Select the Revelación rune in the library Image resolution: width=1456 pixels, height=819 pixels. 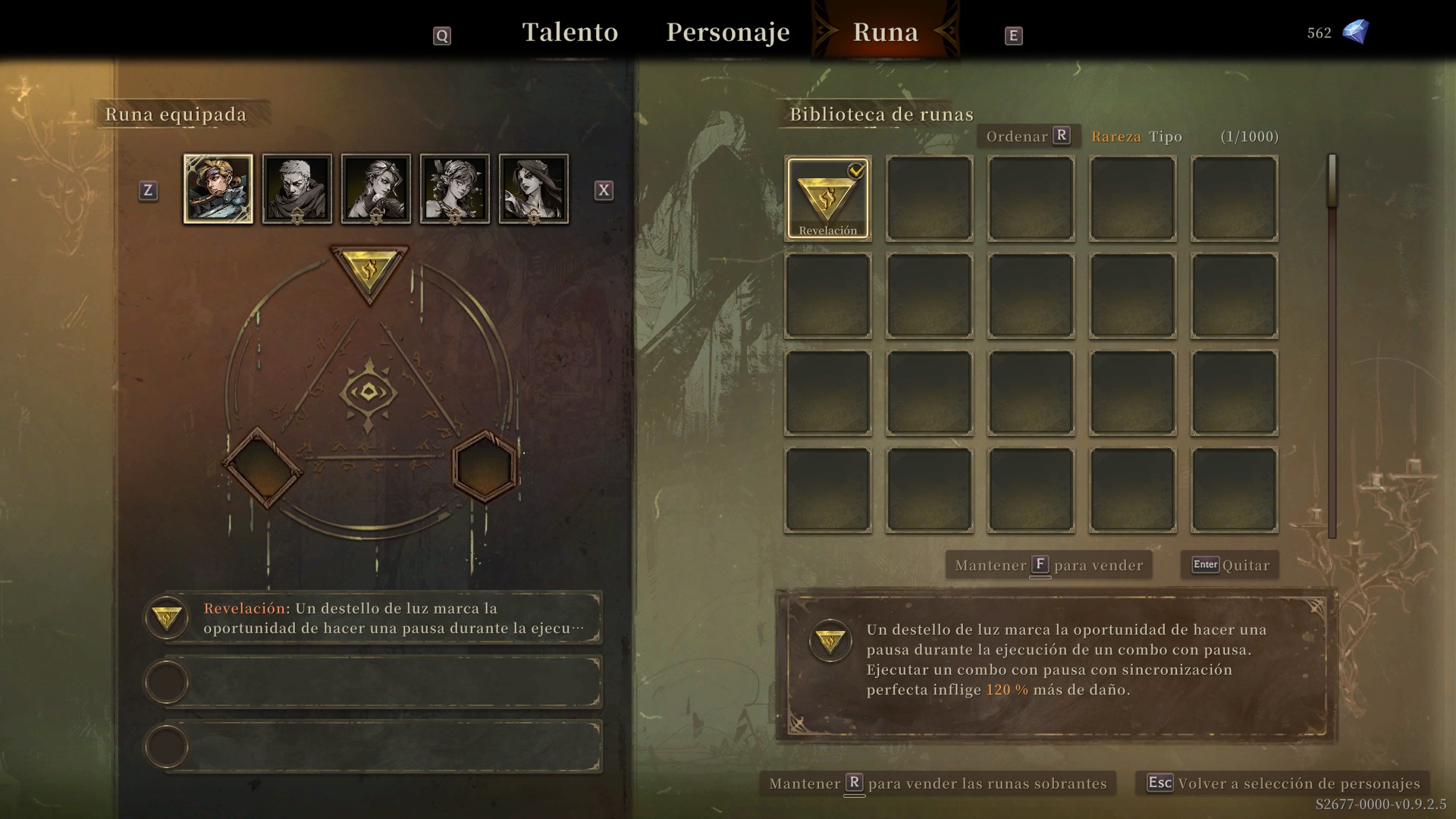point(827,199)
